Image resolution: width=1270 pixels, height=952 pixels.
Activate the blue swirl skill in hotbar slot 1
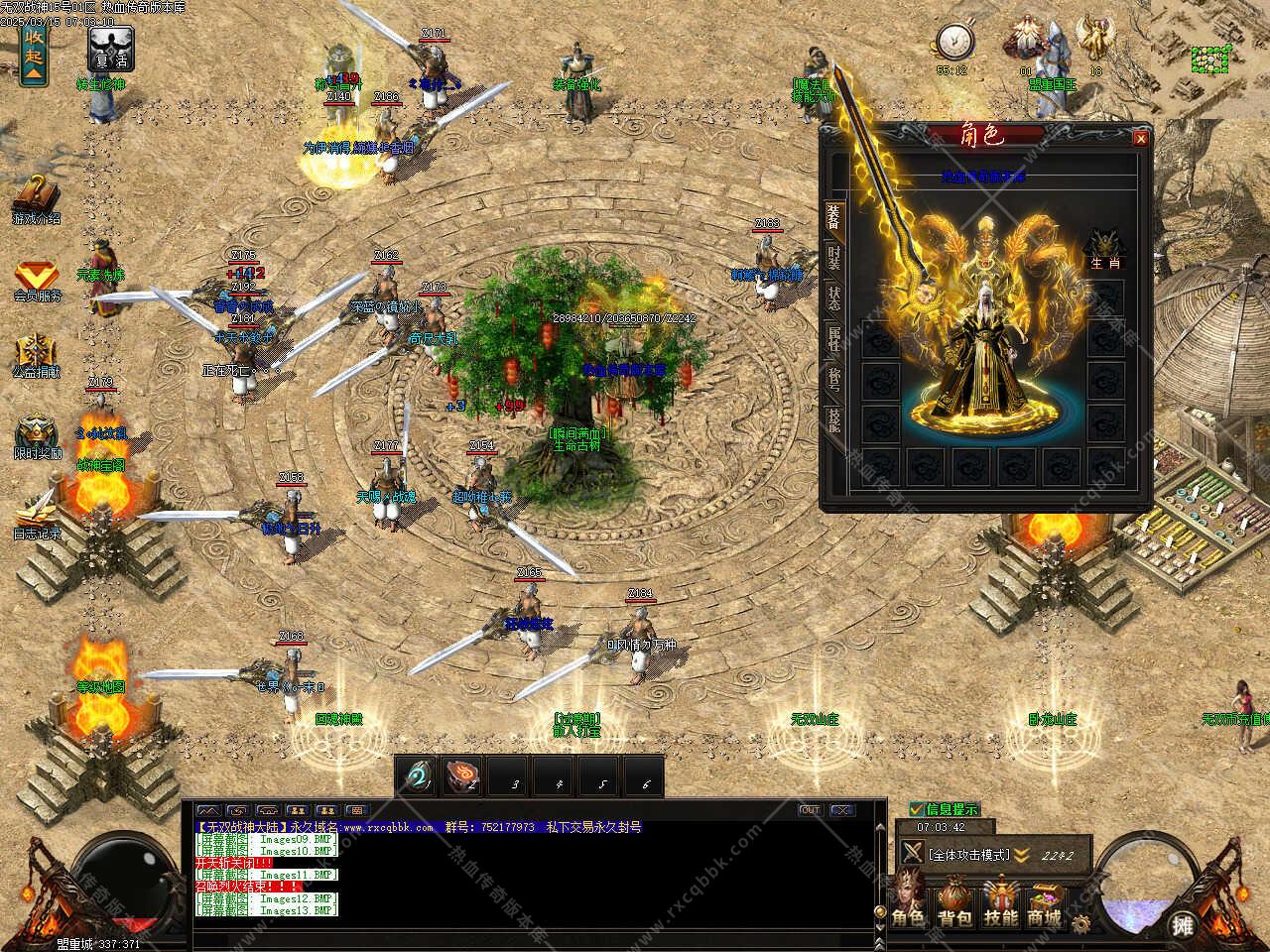tap(417, 777)
